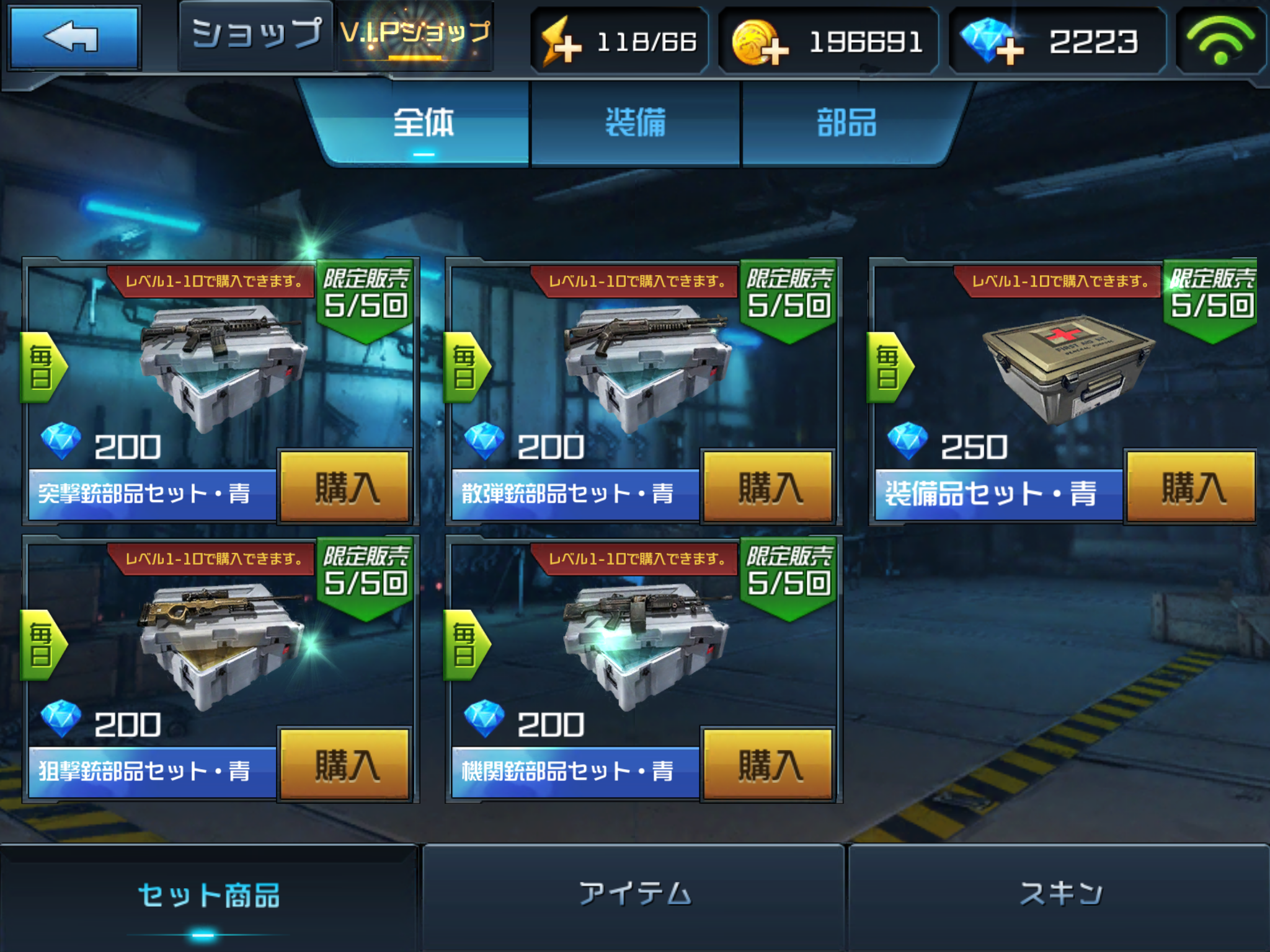Viewport: 1270px width, 952px height.
Task: Select the assault rifle crate thumbnail
Action: (x=221, y=366)
